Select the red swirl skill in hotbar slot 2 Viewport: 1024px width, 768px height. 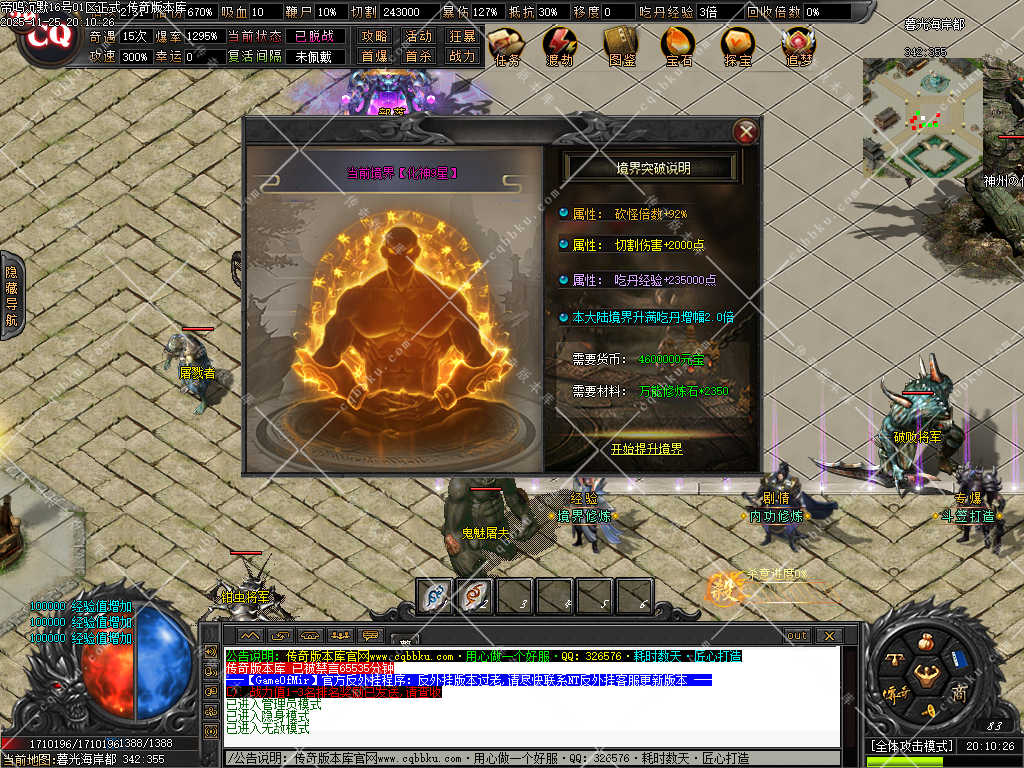tap(474, 596)
